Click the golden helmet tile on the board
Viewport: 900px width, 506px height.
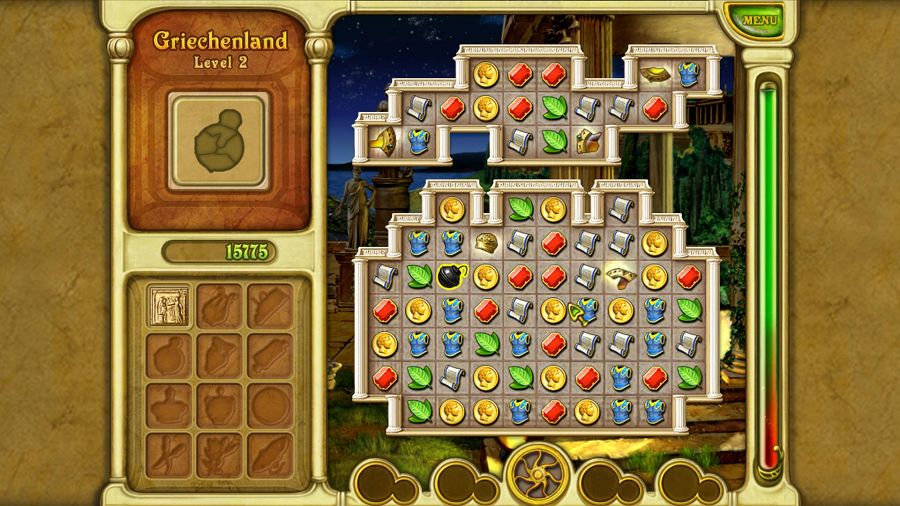pyautogui.click(x=486, y=242)
